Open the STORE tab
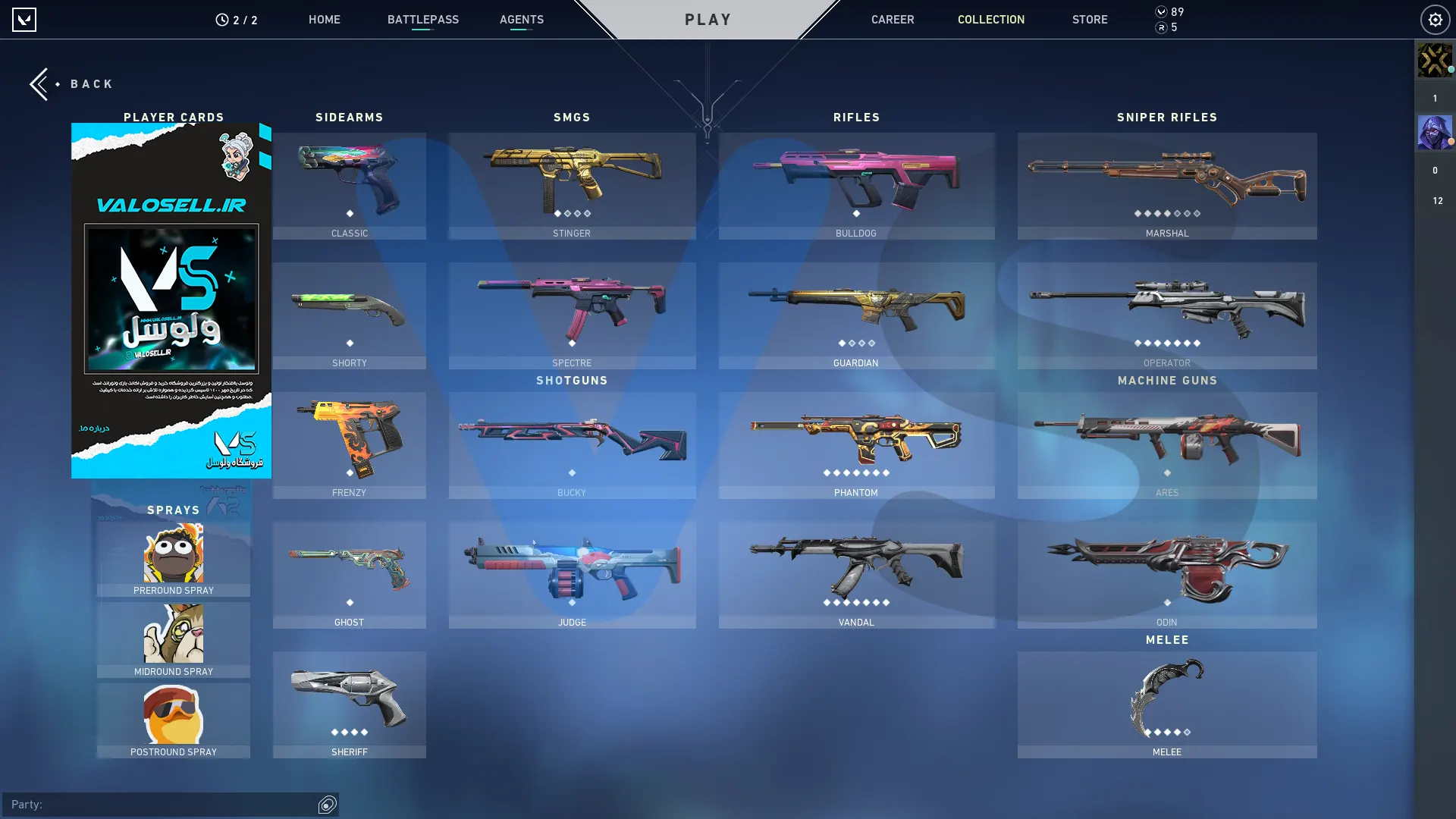The image size is (1456, 819). pyautogui.click(x=1089, y=20)
